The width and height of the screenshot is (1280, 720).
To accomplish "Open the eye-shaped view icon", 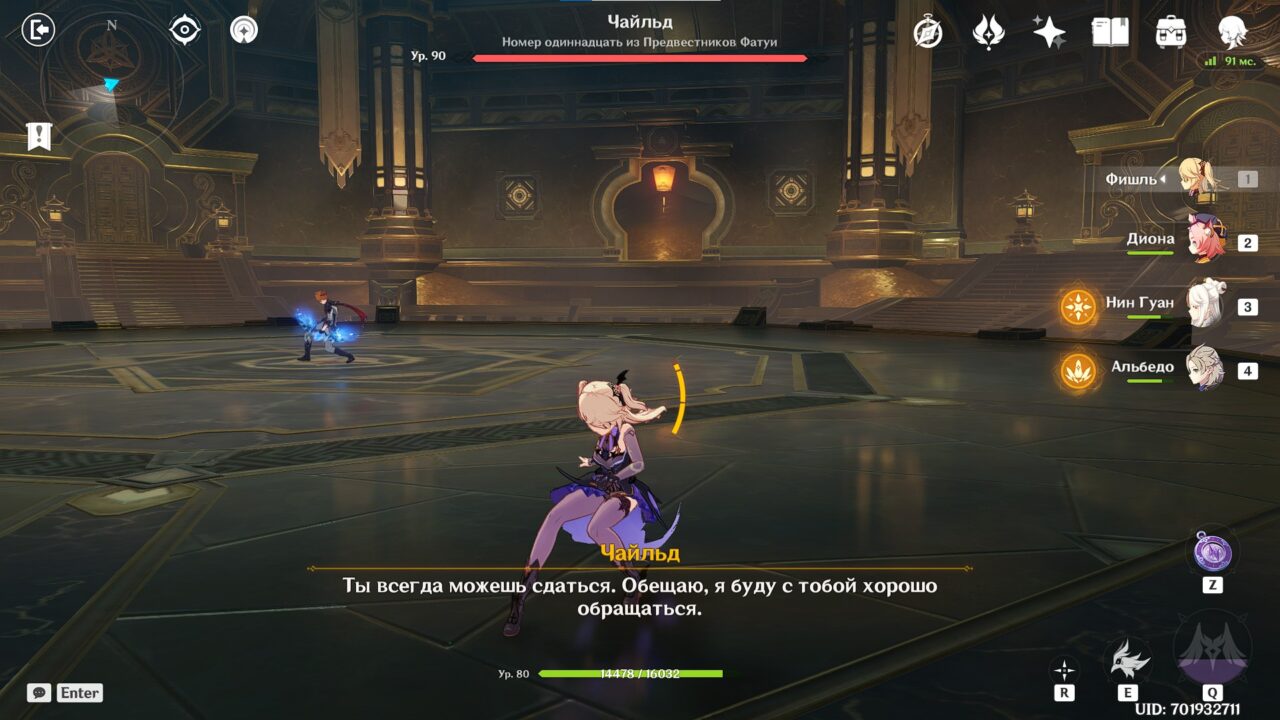I will click(x=185, y=30).
